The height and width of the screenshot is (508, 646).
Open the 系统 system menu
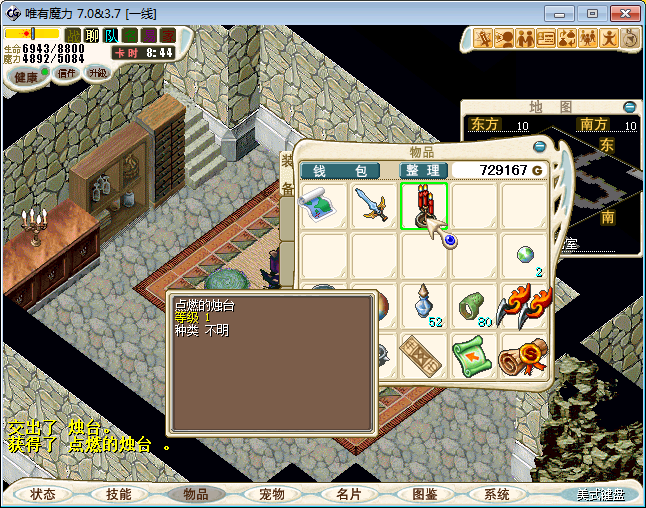497,494
